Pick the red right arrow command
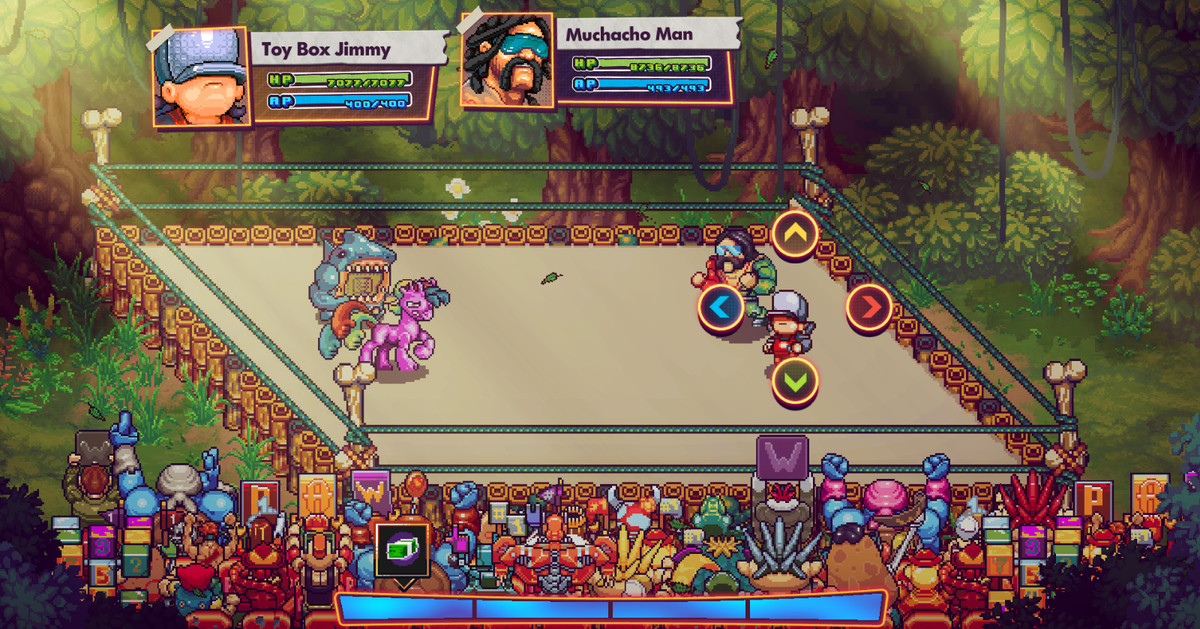 click(x=869, y=307)
